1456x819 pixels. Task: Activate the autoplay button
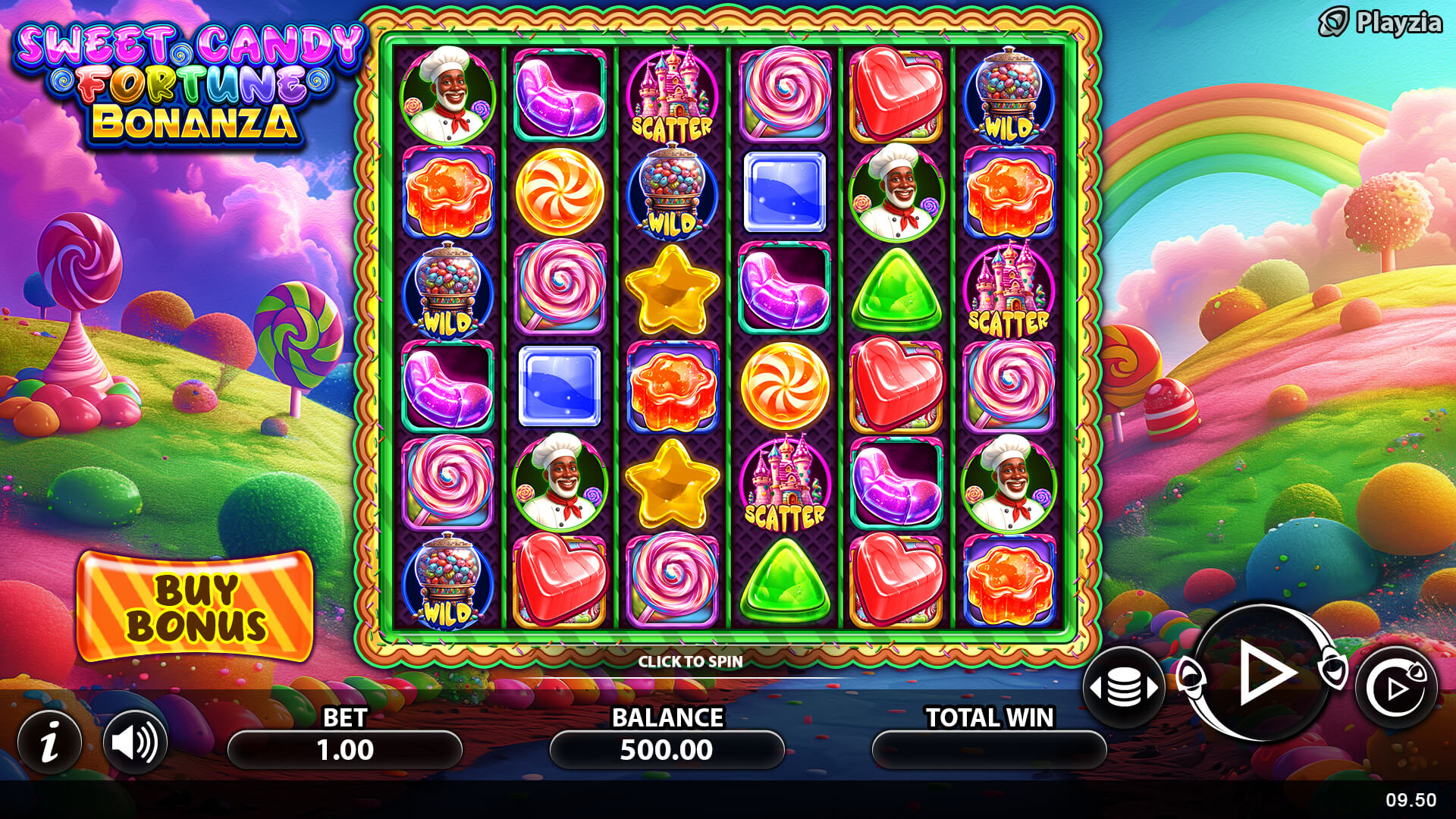tap(1395, 688)
